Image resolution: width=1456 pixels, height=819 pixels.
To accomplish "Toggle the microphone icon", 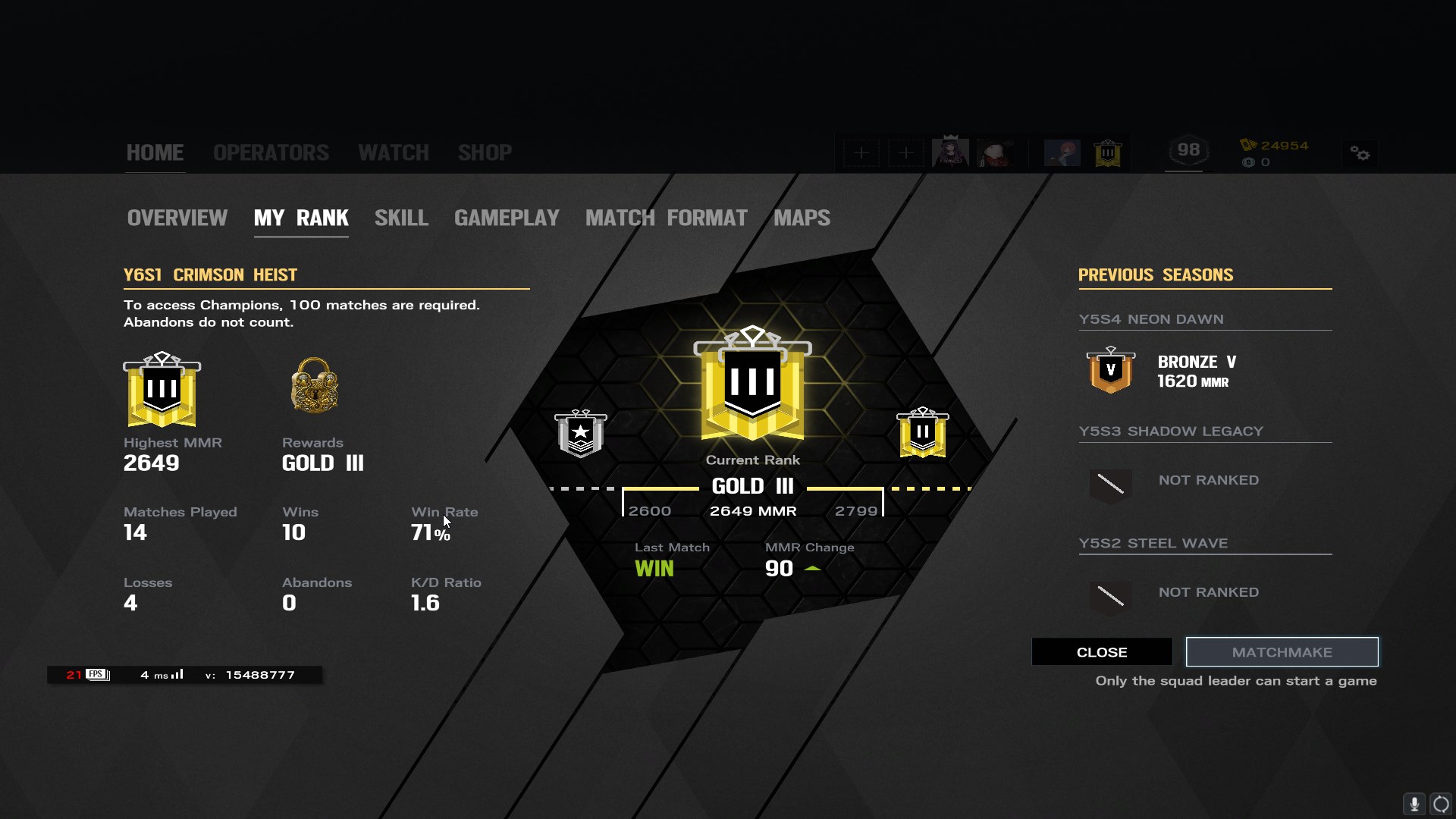I will 1414,804.
